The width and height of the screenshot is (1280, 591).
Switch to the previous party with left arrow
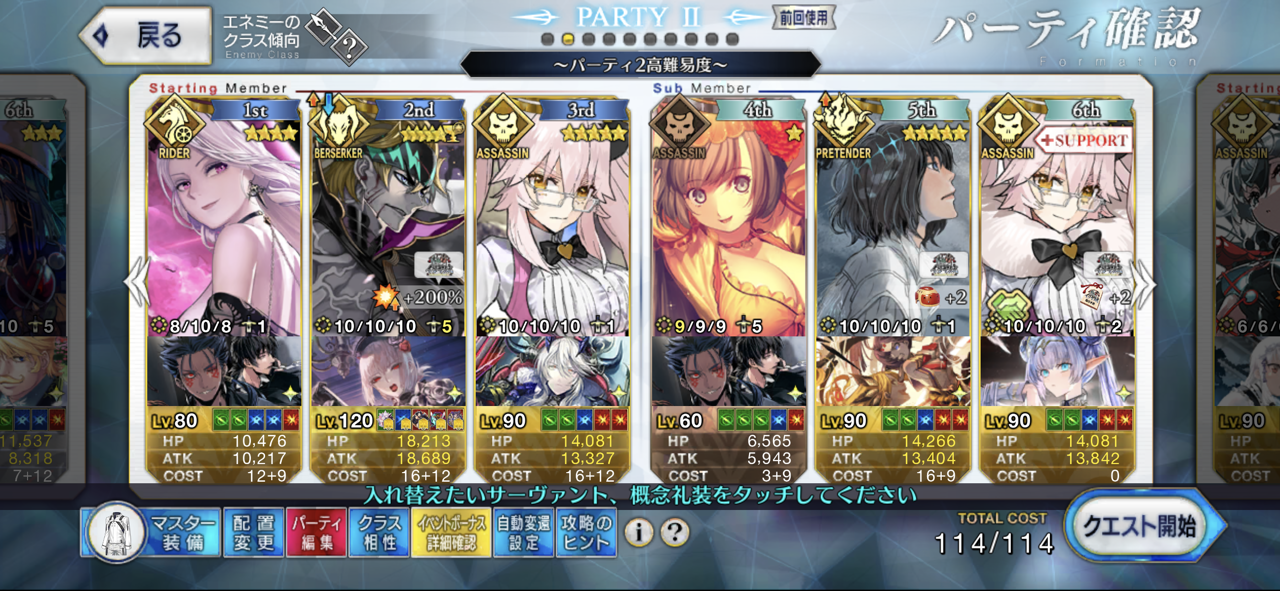click(x=136, y=285)
